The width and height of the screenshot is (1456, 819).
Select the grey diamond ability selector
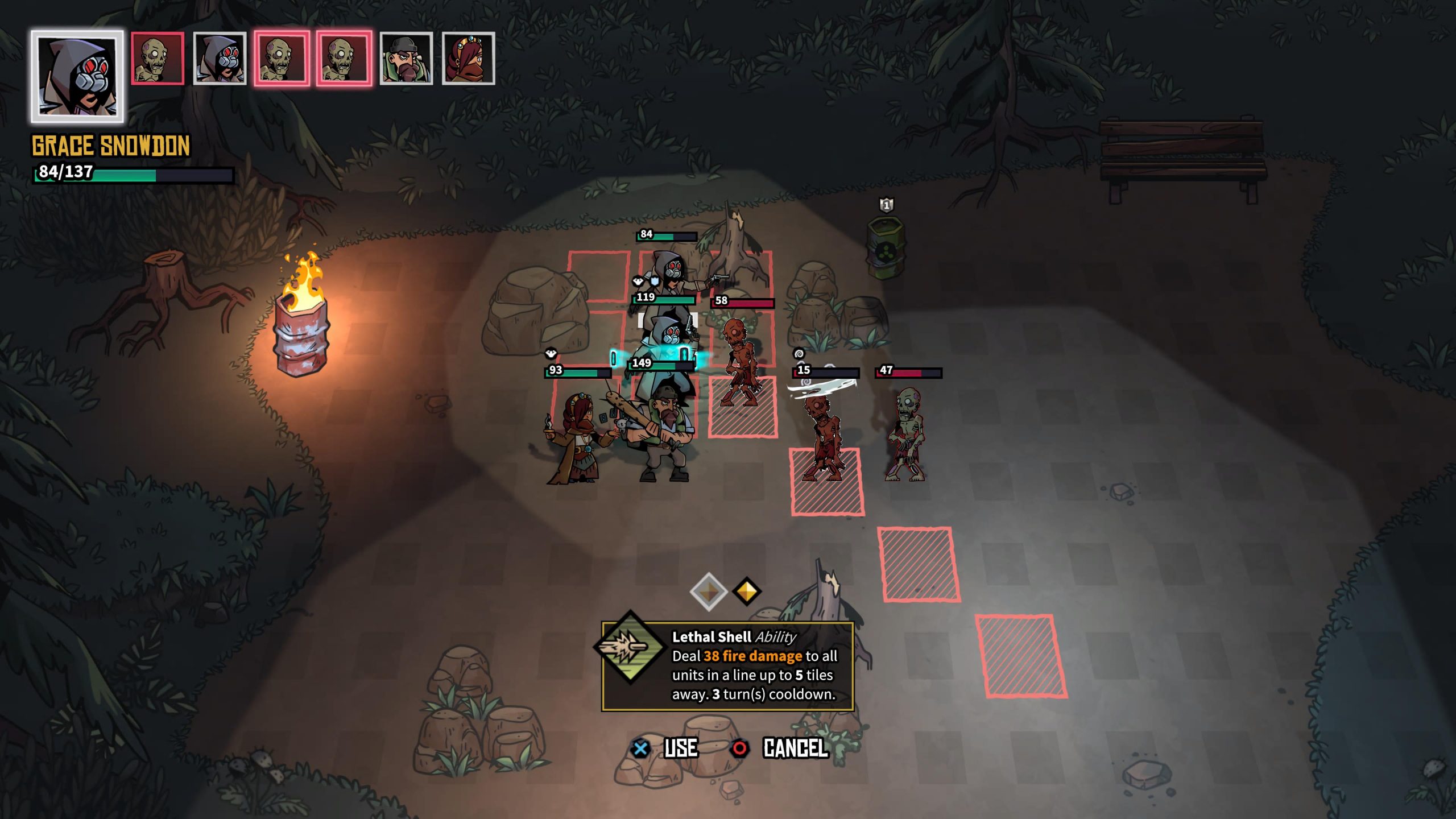[708, 591]
